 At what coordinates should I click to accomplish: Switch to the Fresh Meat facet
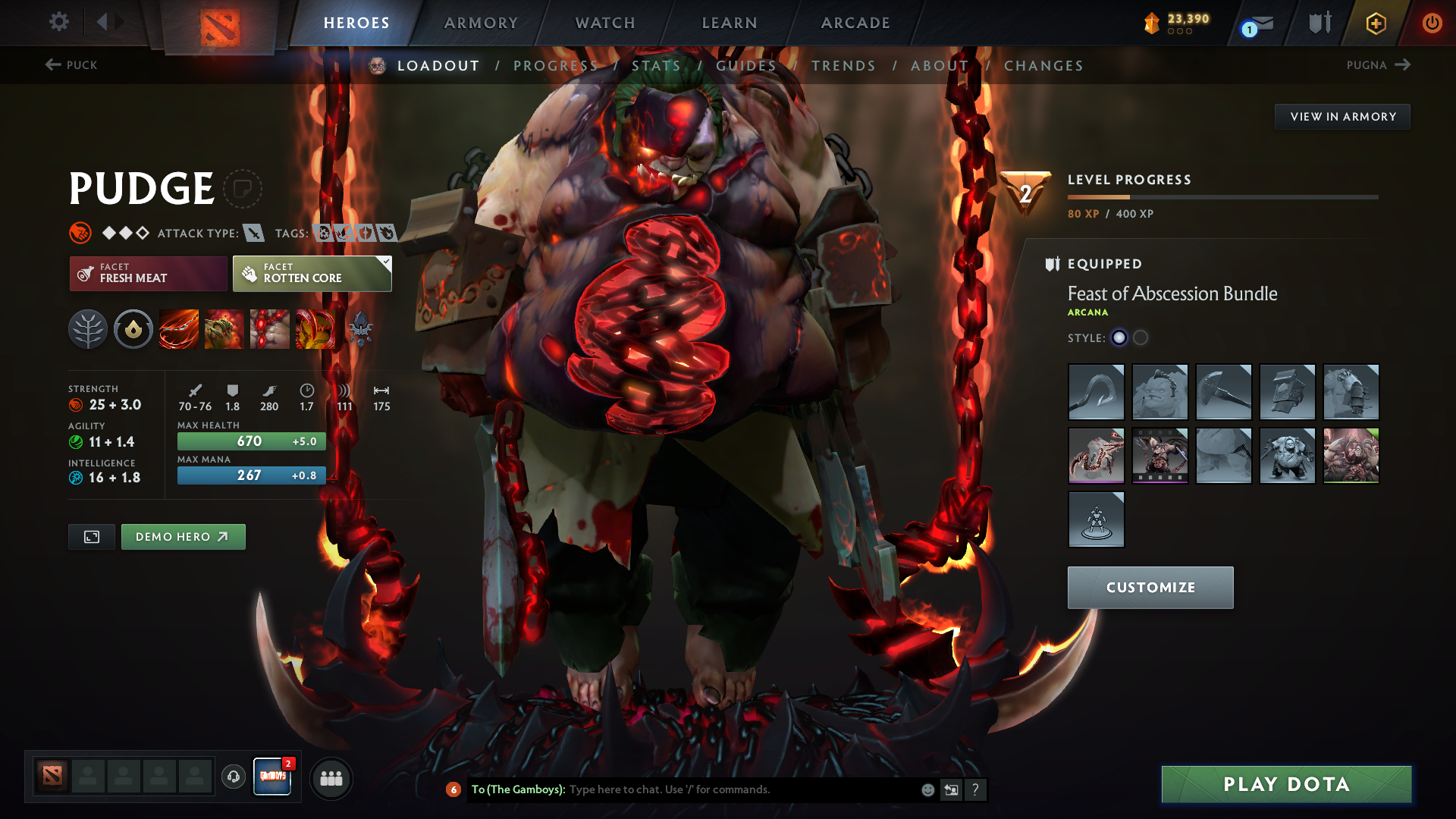click(147, 273)
